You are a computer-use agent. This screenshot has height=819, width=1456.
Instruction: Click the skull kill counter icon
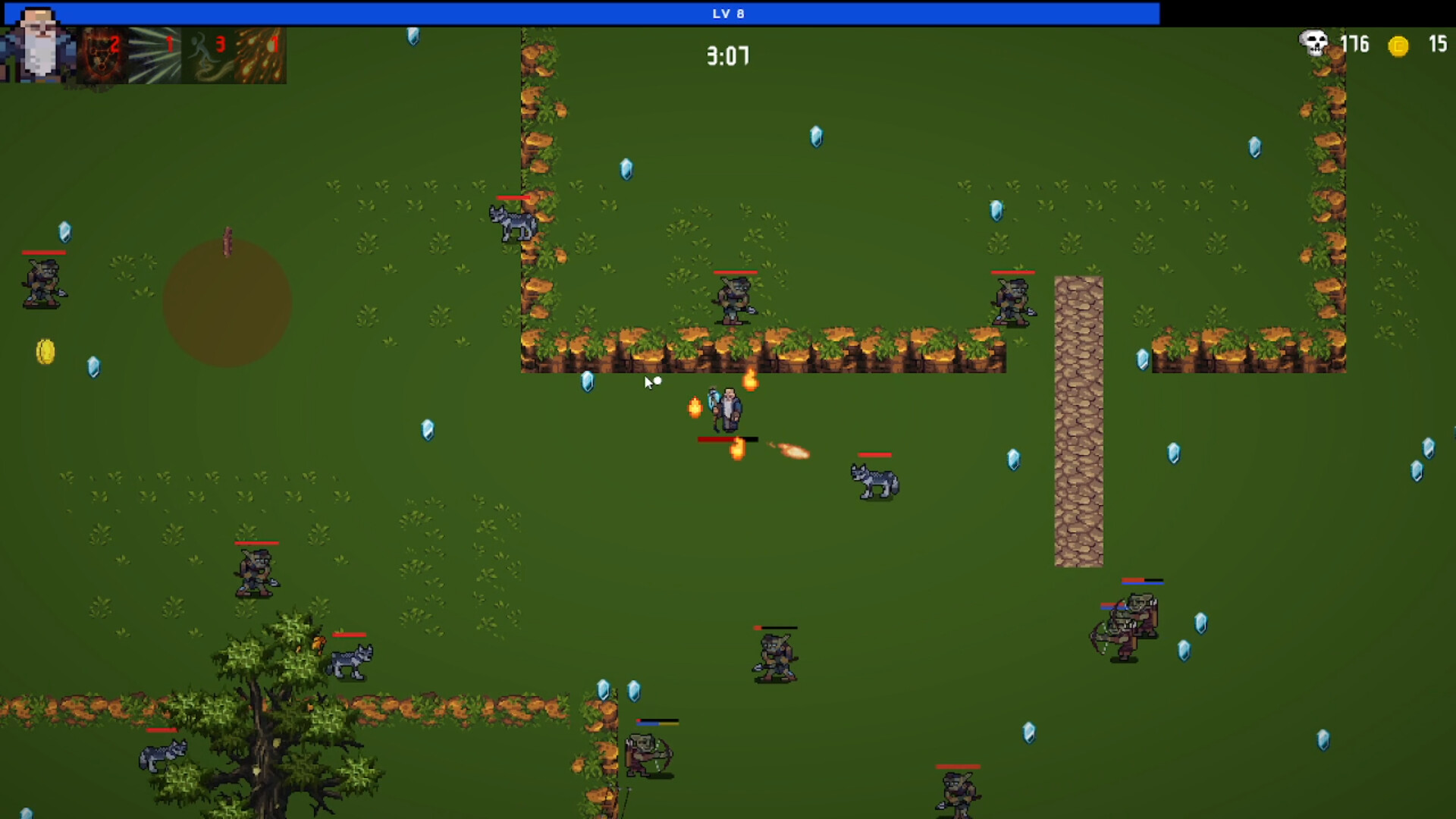point(1311,44)
